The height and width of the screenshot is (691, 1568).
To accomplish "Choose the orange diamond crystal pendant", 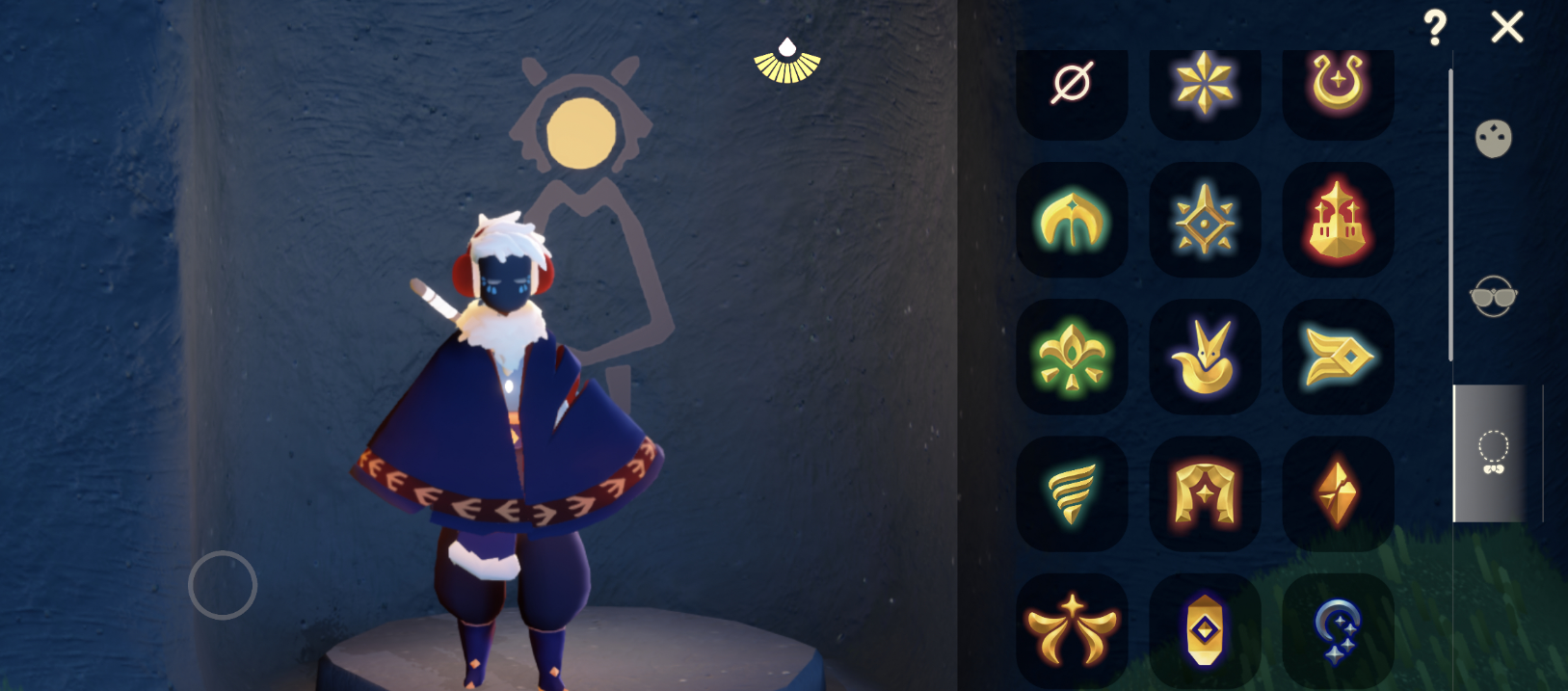I will [x=1338, y=494].
